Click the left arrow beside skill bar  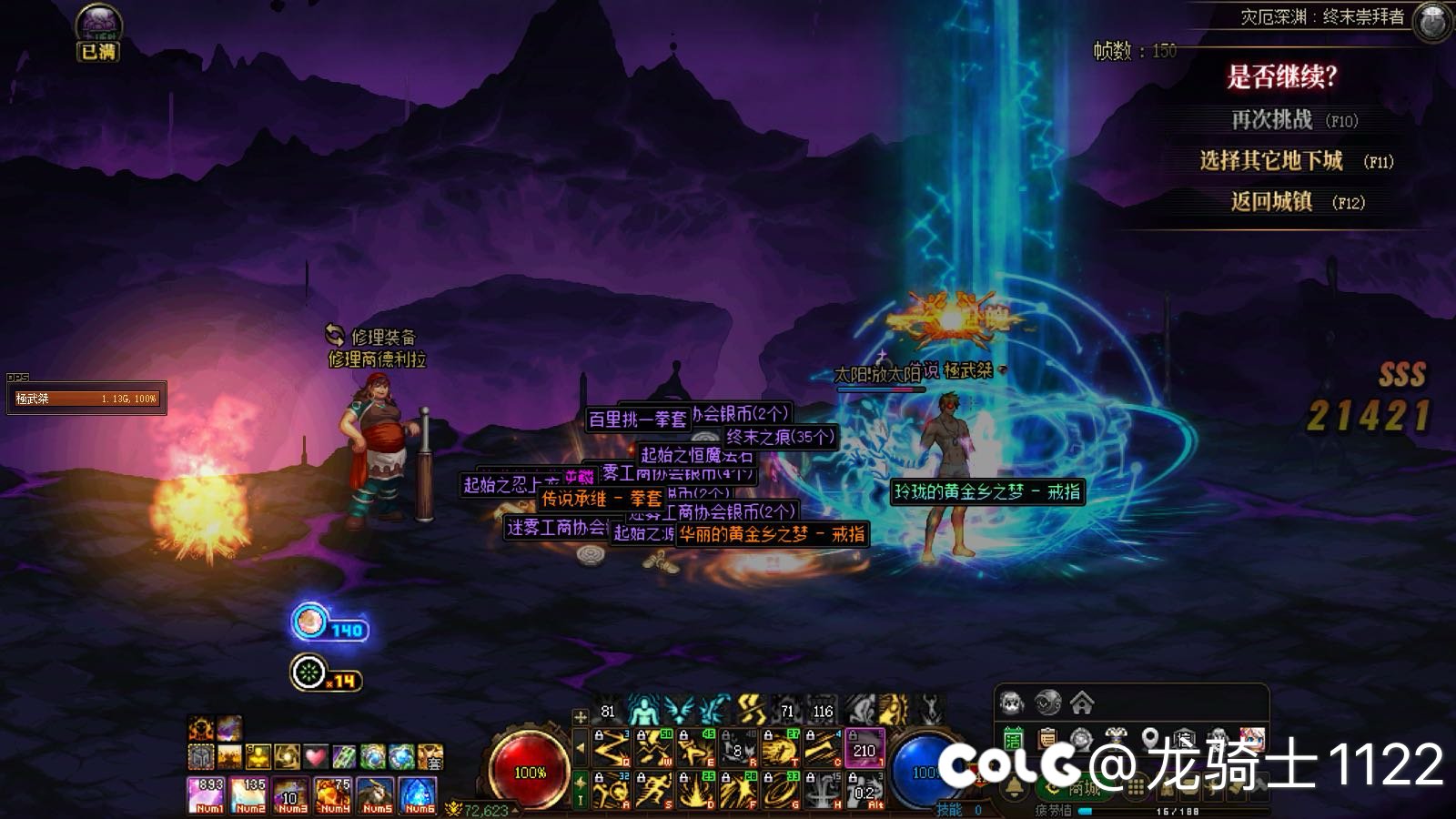(581, 748)
